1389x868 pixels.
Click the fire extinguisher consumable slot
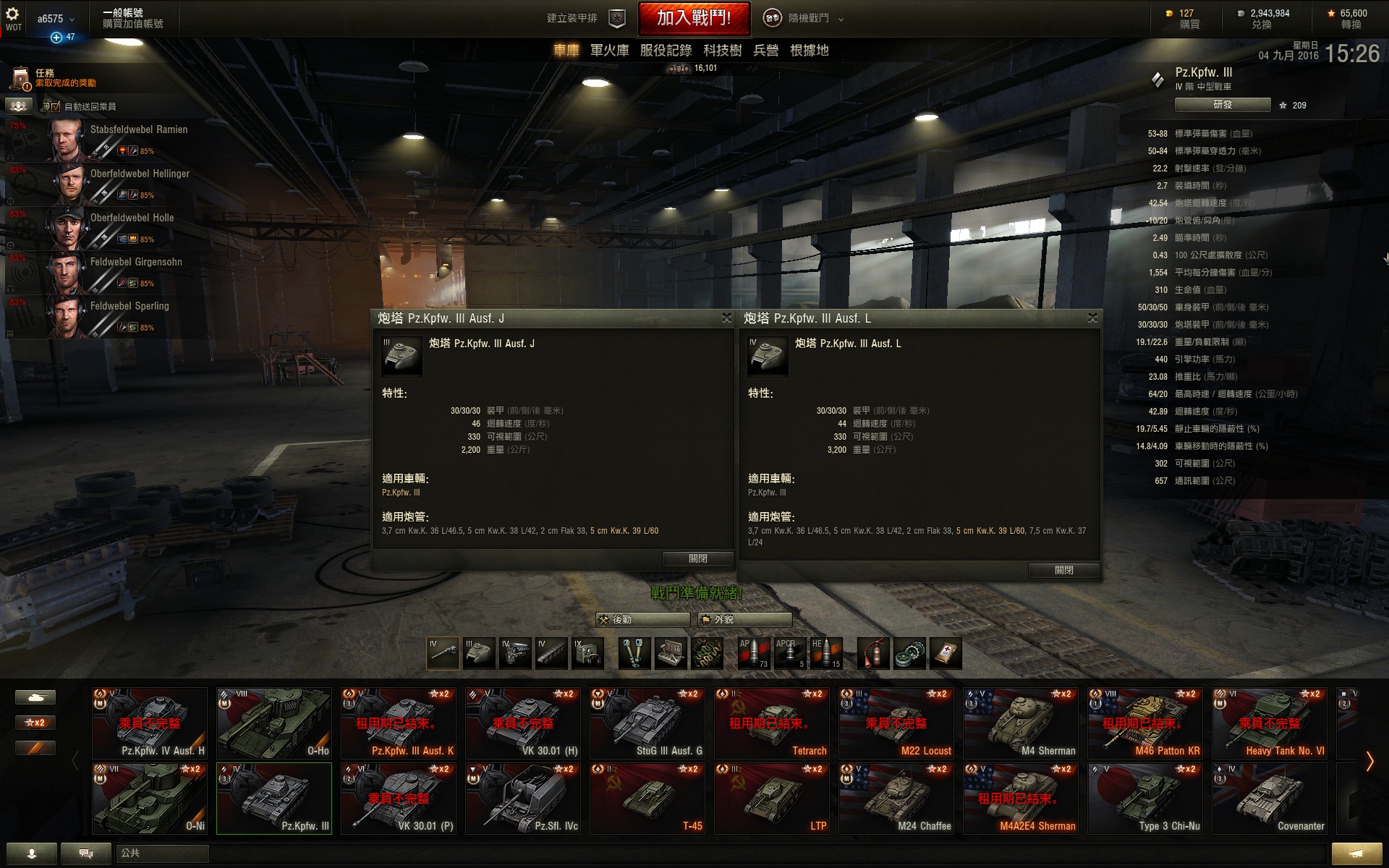click(875, 653)
